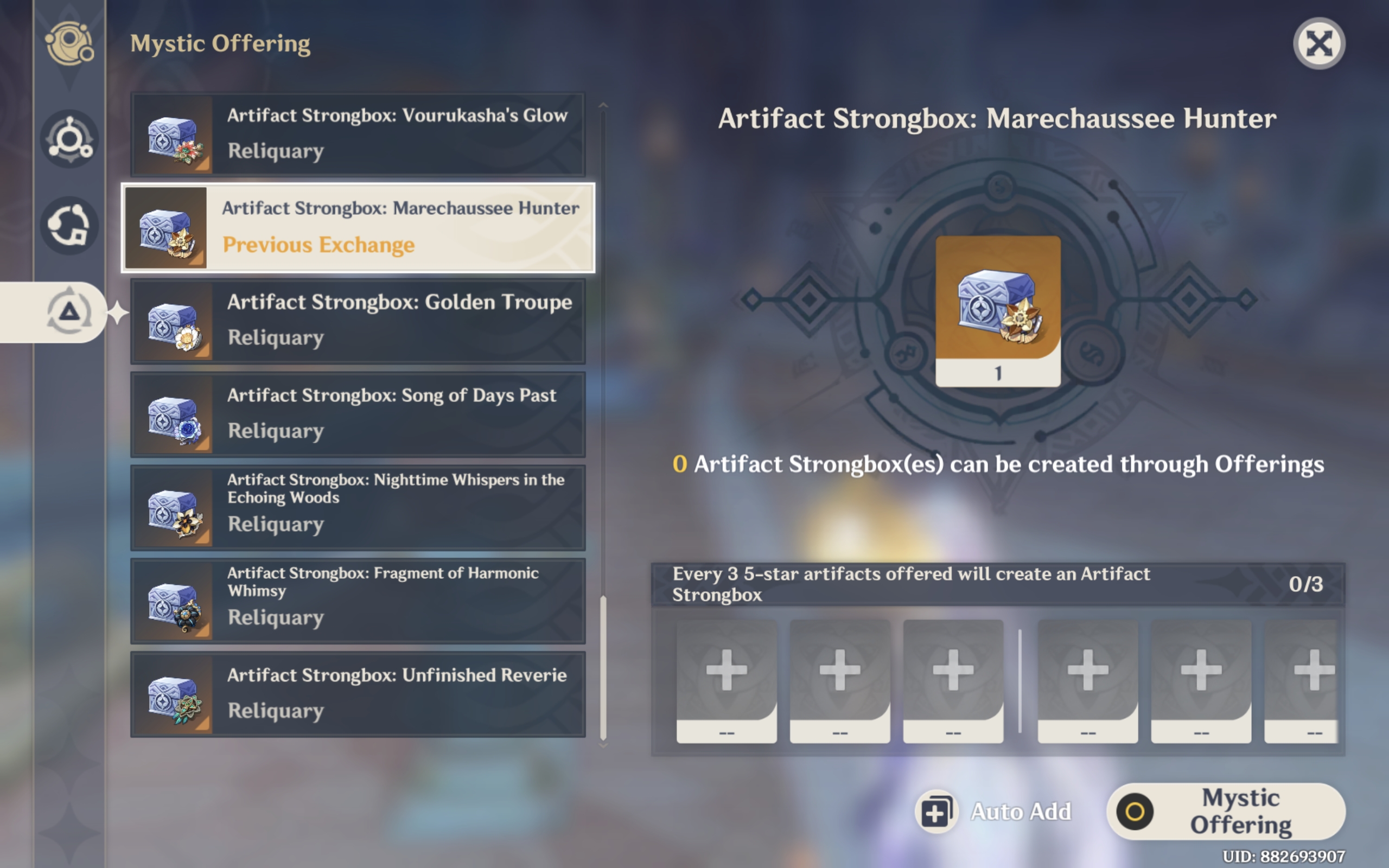Switch to the active crafting tab with sparkle marker
Image resolution: width=1389 pixels, height=868 pixels.
tap(69, 313)
